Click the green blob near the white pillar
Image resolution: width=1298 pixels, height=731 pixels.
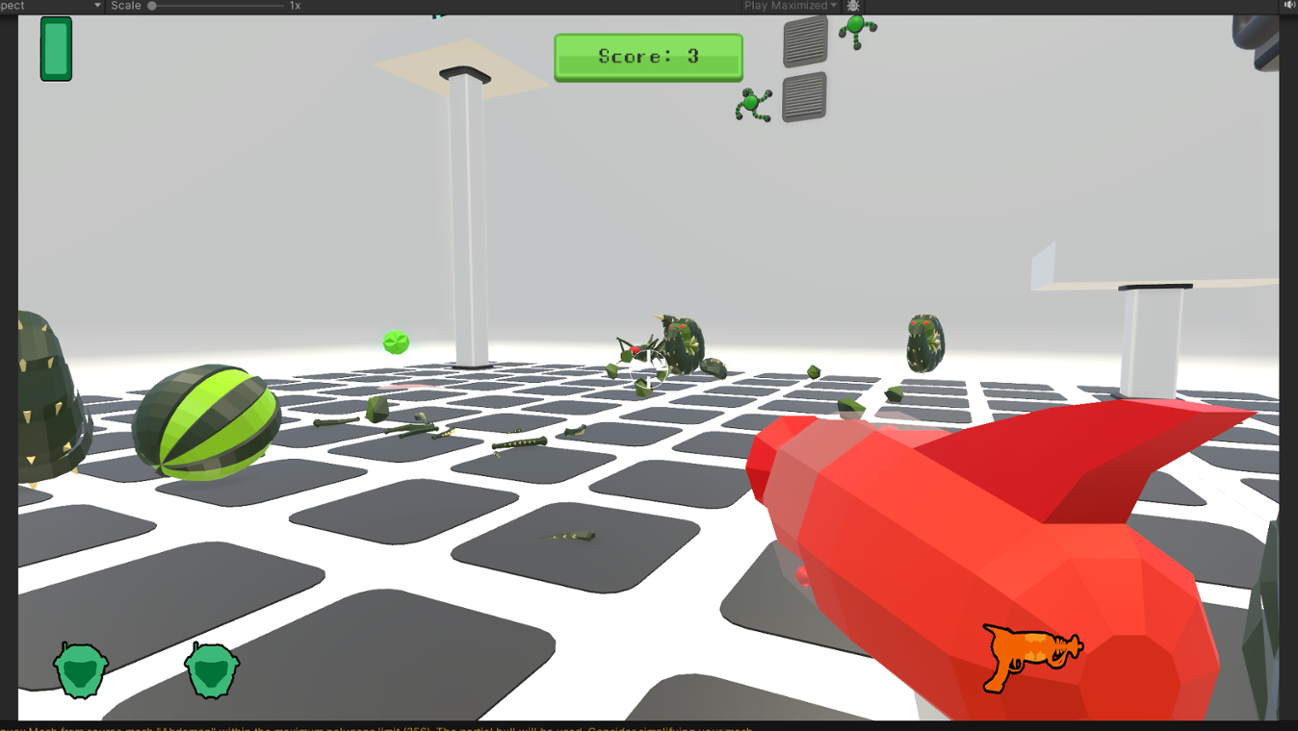point(396,342)
